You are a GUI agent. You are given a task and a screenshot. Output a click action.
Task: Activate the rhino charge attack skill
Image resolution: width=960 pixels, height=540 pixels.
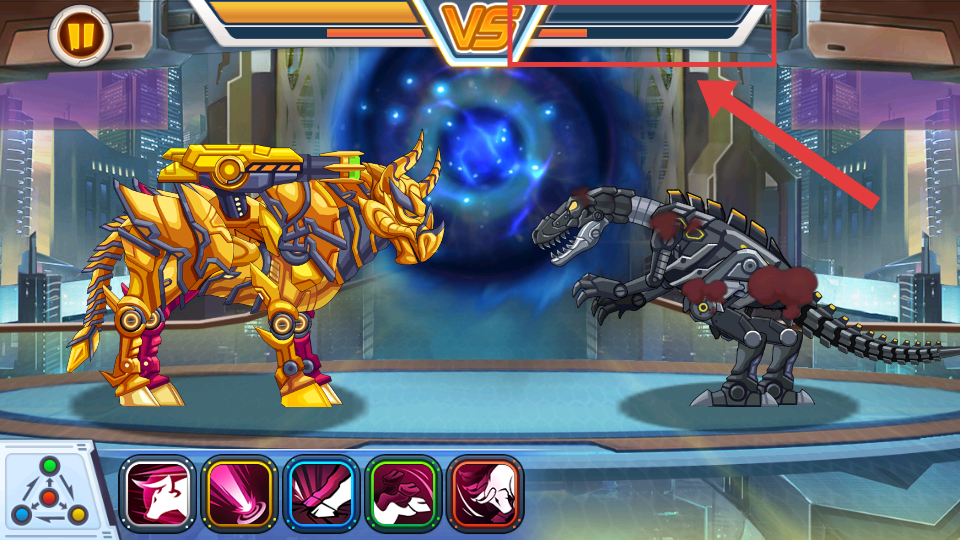[x=157, y=494]
